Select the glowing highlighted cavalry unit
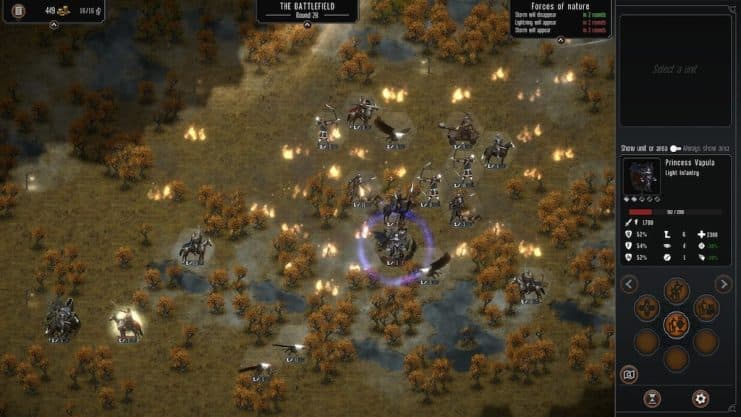 click(127, 324)
